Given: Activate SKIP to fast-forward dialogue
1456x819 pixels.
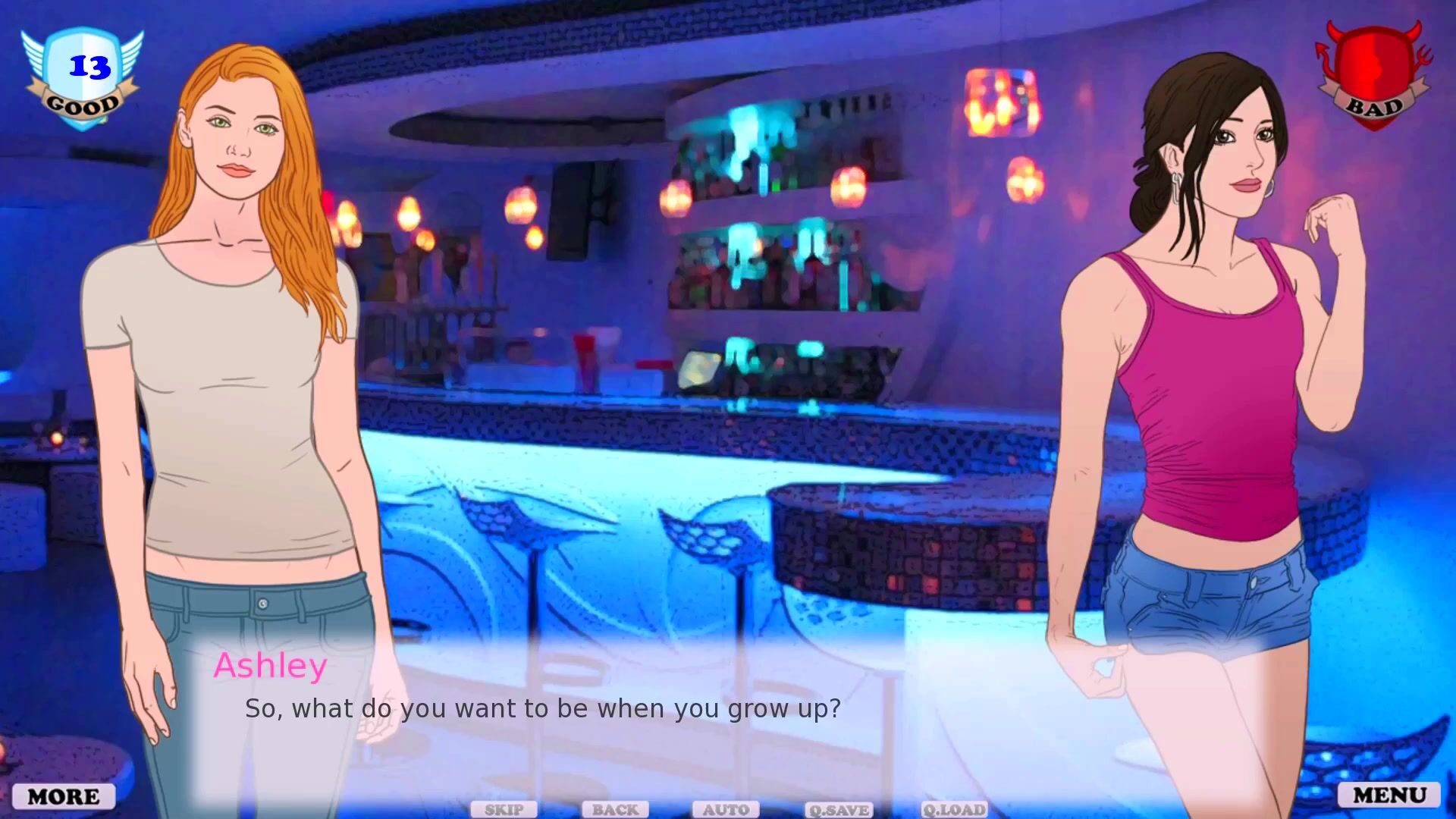Looking at the screenshot, I should (x=504, y=810).
